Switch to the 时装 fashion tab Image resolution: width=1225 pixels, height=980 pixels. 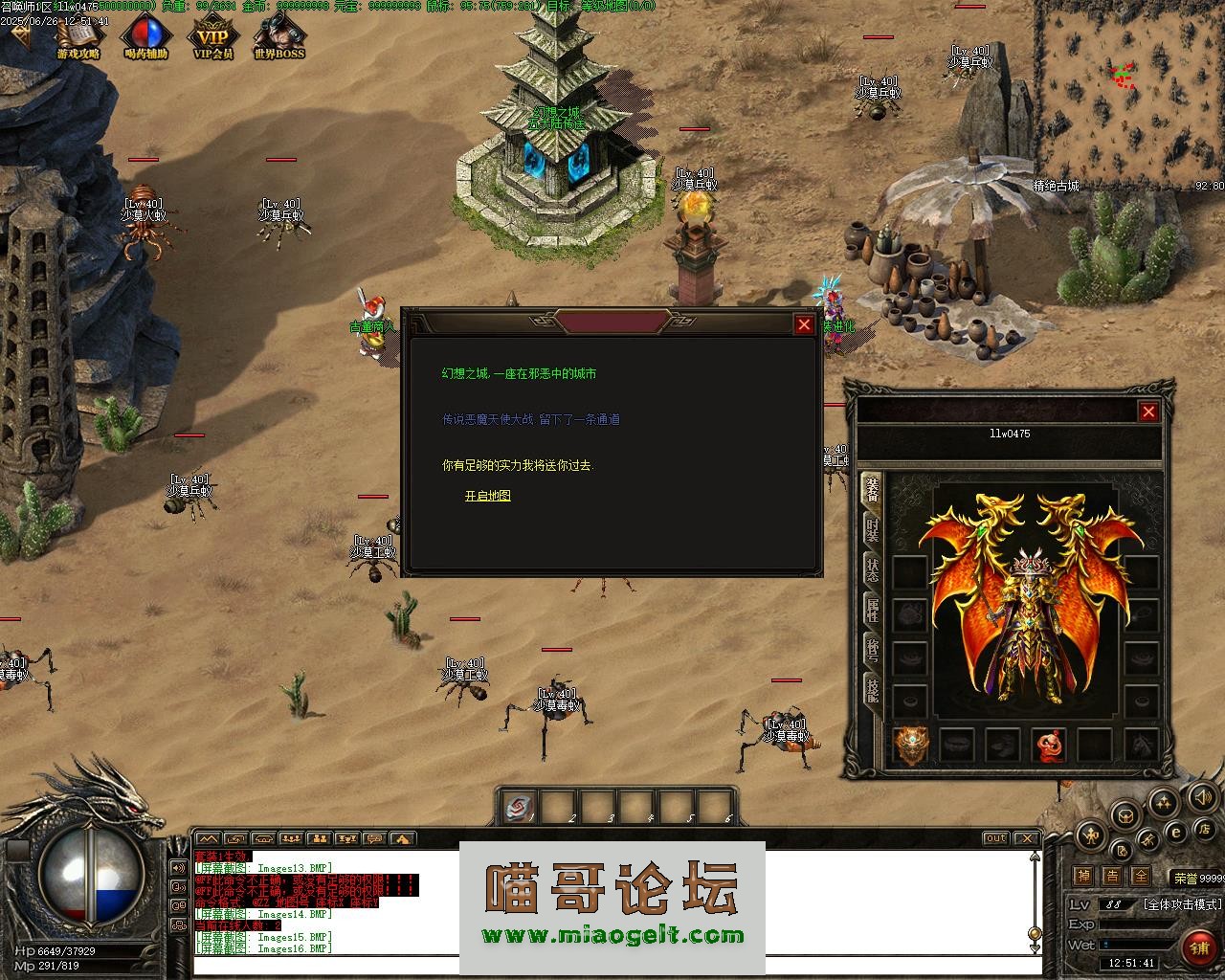click(872, 531)
